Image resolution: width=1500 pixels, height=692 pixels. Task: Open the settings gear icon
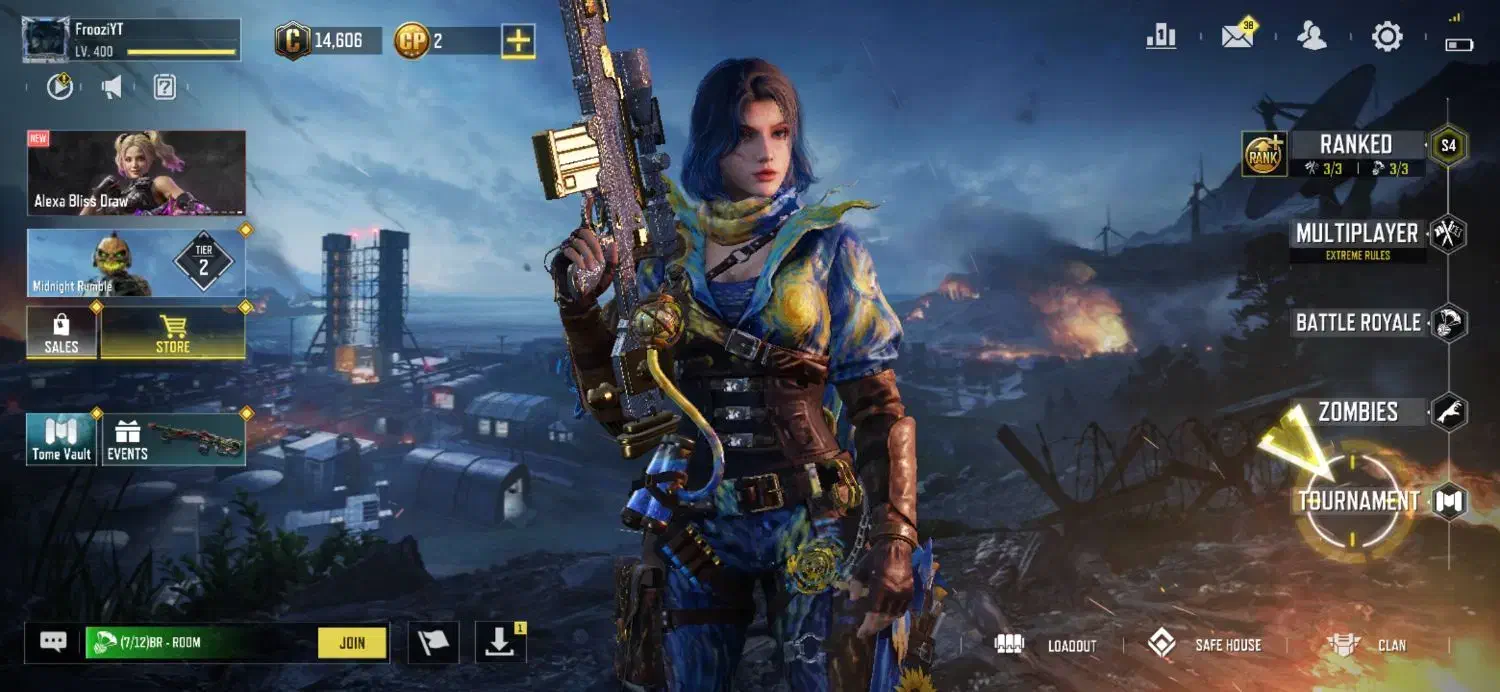click(1387, 38)
